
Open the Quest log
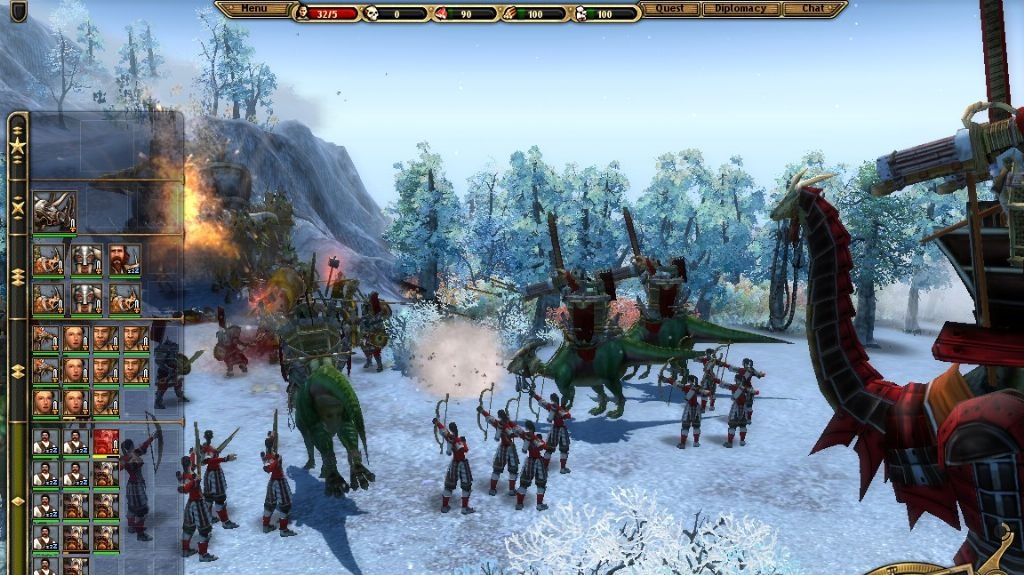[669, 9]
